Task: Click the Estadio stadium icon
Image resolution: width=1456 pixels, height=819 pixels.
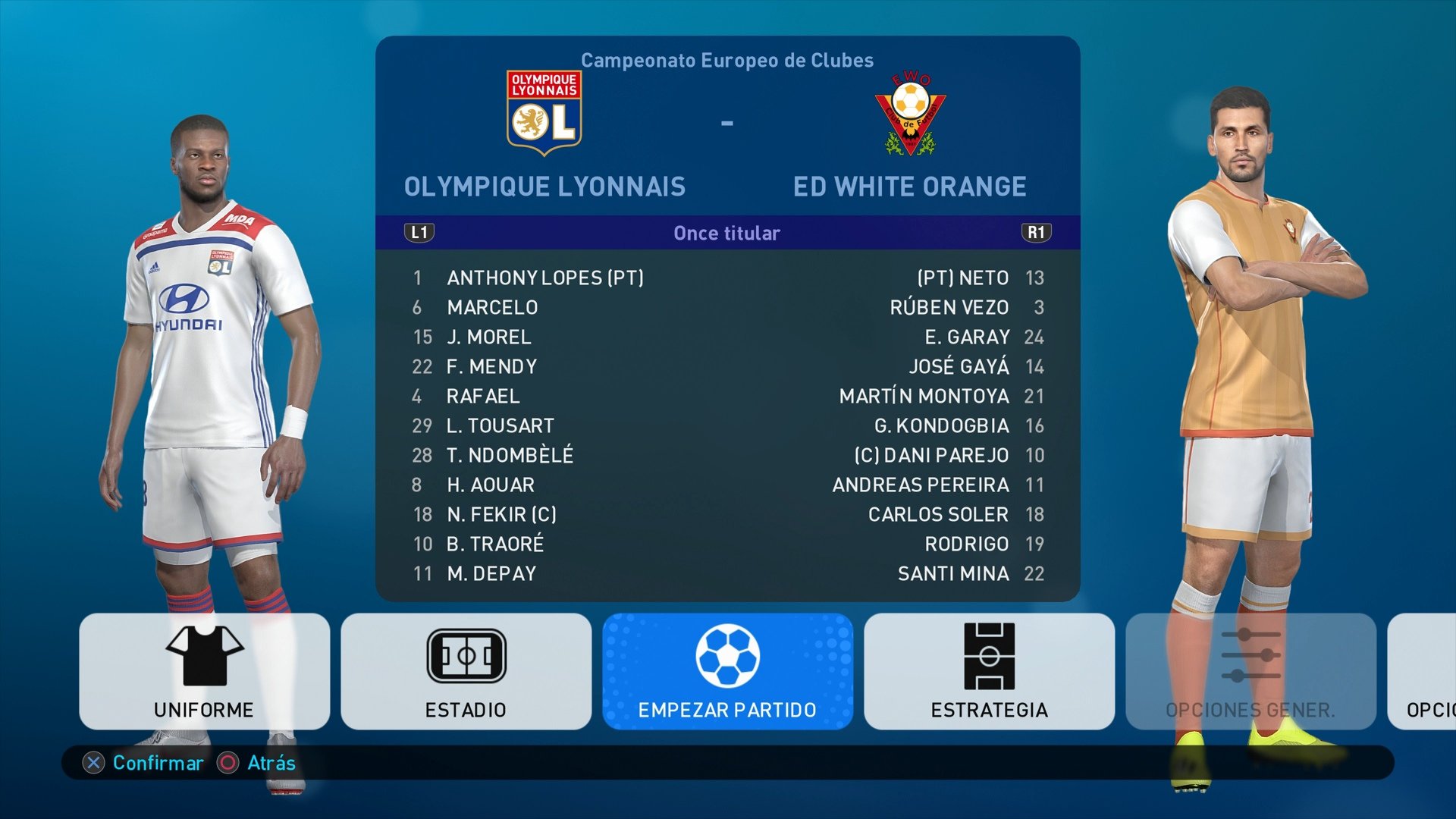Action: [465, 654]
